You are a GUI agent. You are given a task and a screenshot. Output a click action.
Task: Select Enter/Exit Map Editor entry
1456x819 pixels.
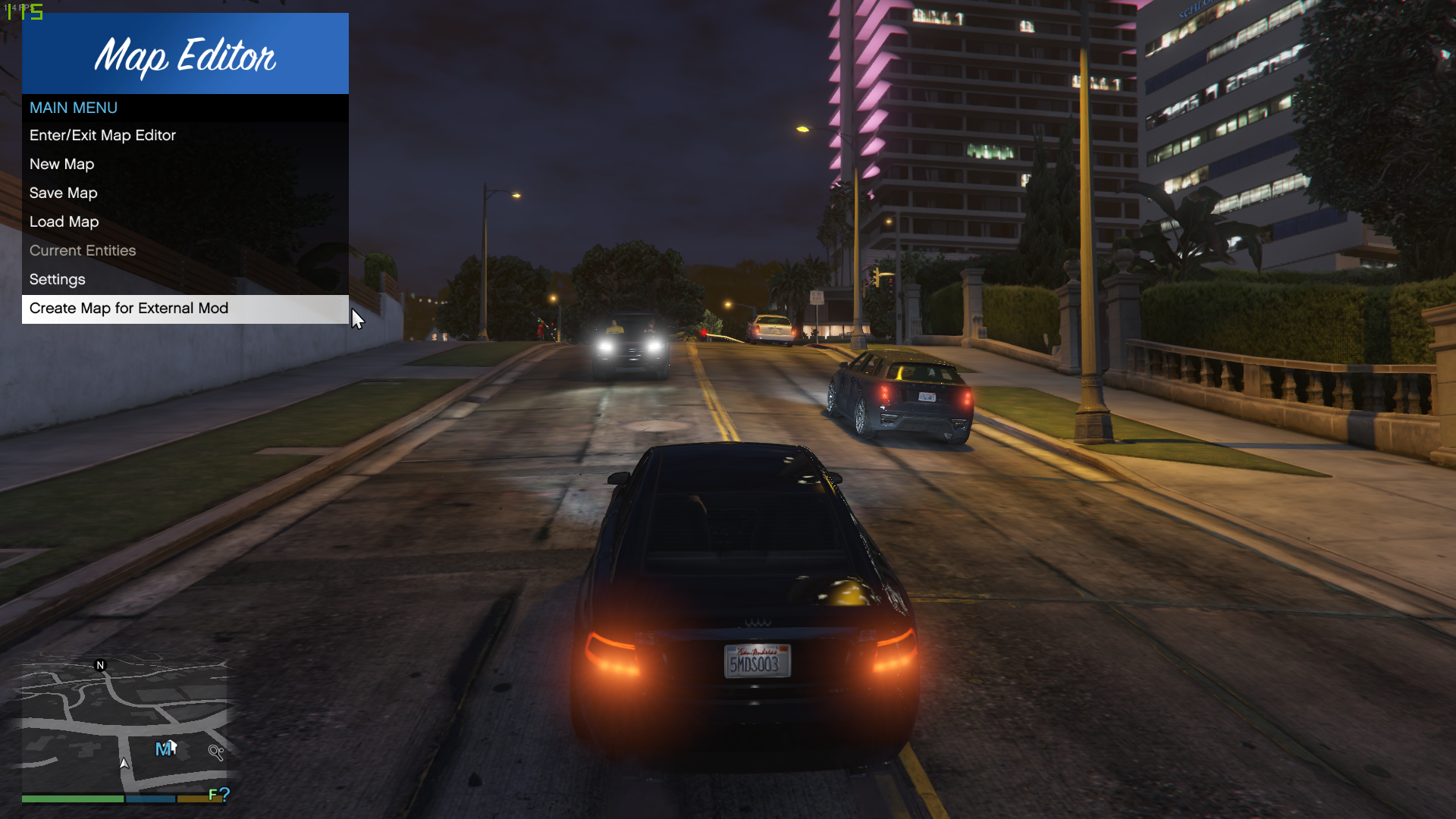[x=103, y=136]
